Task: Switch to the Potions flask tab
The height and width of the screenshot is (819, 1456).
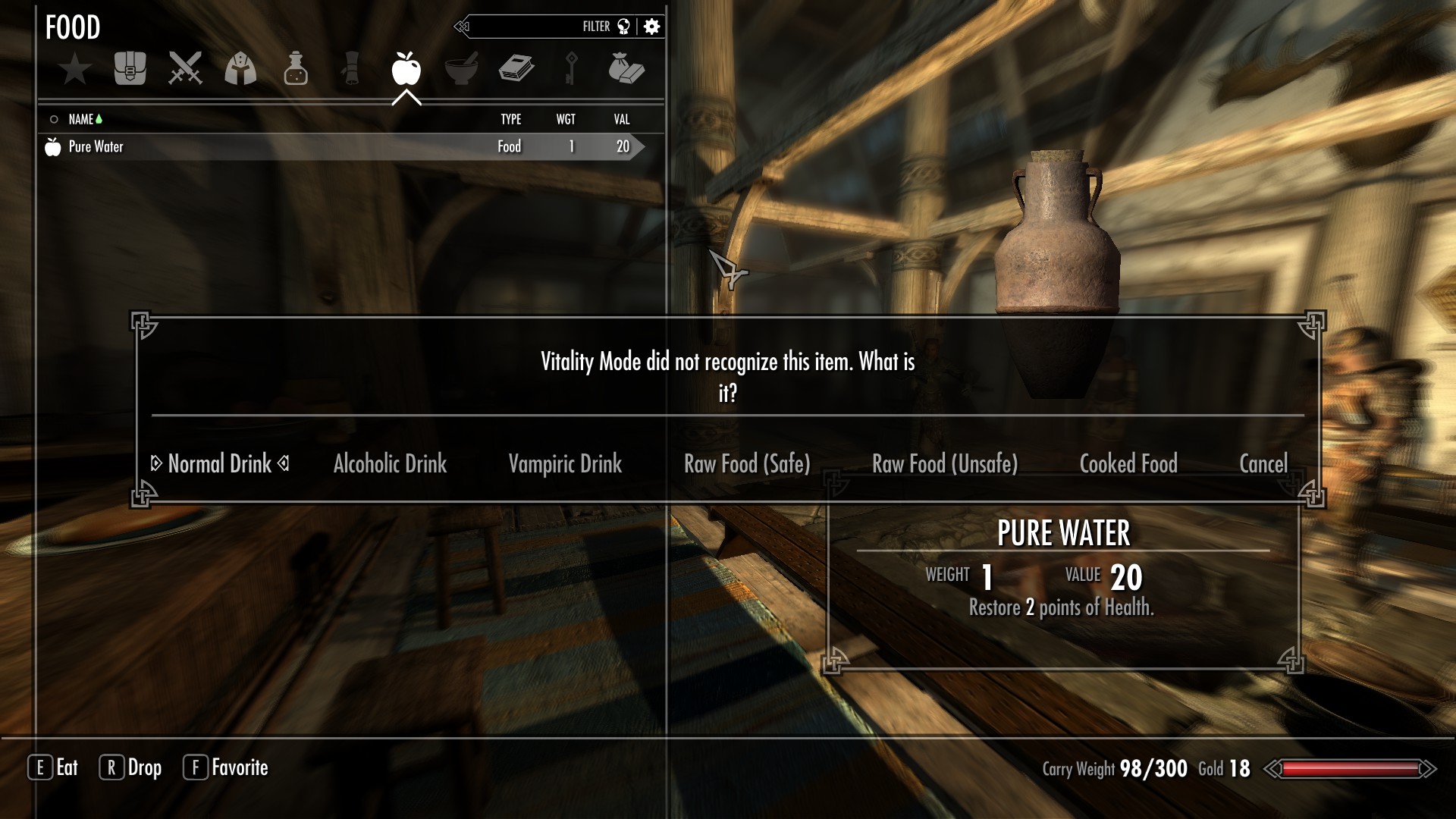Action: (x=296, y=69)
